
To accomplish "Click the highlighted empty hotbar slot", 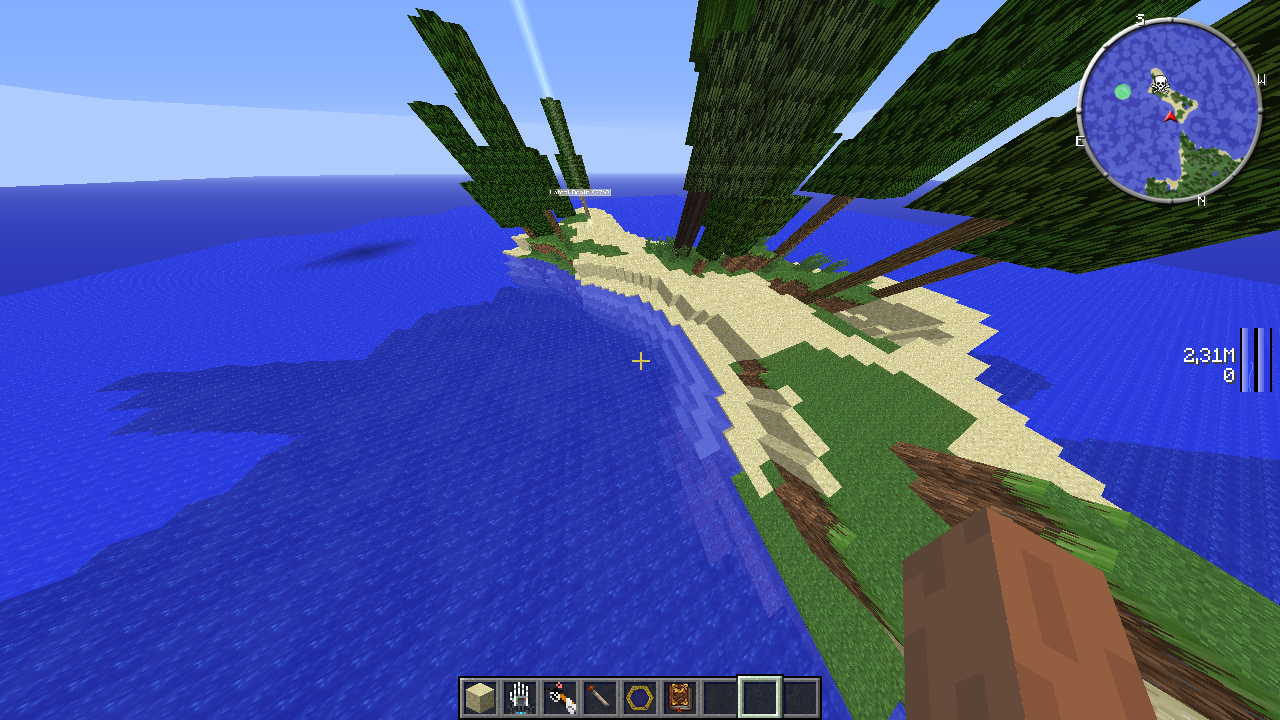I will coord(760,697).
